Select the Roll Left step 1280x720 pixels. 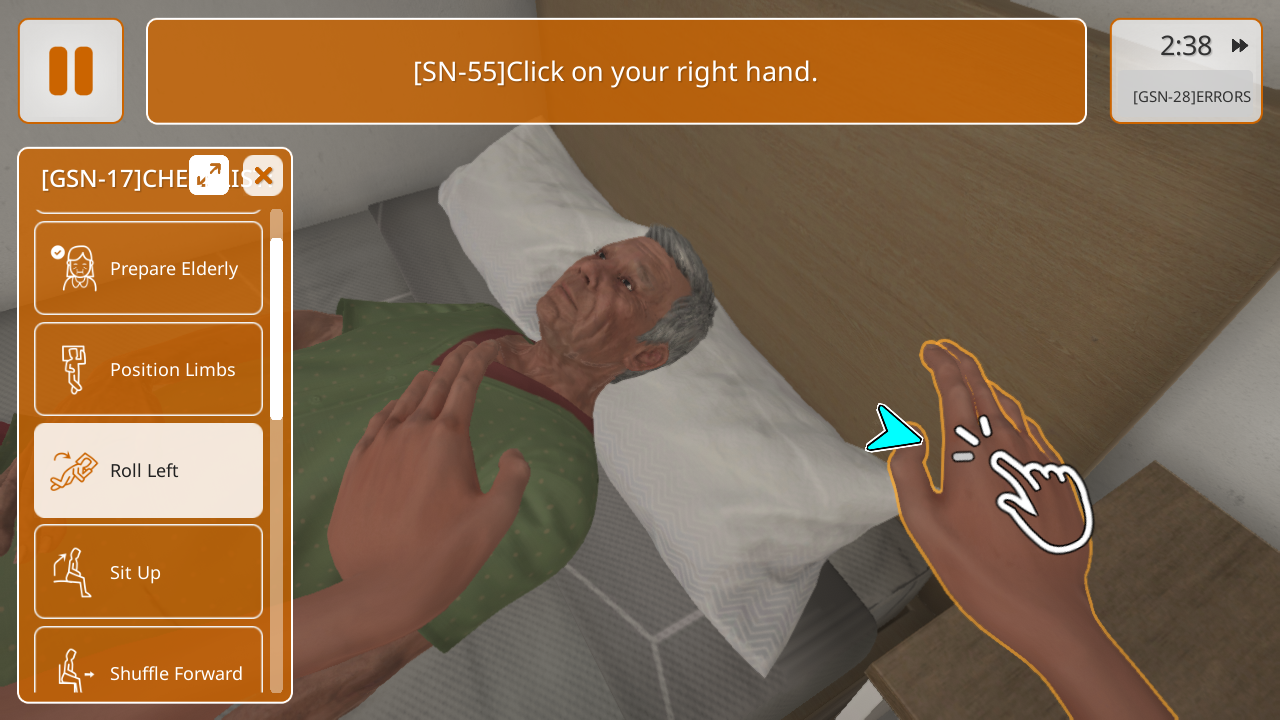(149, 470)
